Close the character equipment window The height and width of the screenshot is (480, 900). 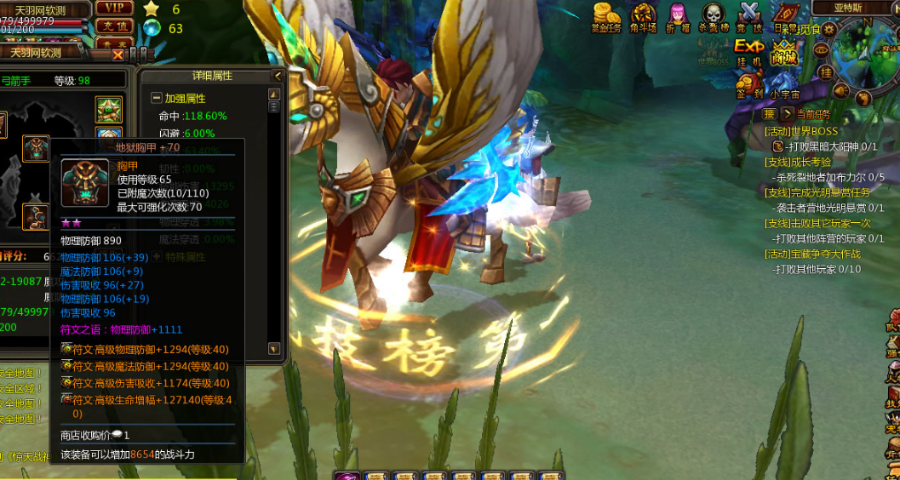click(x=118, y=54)
